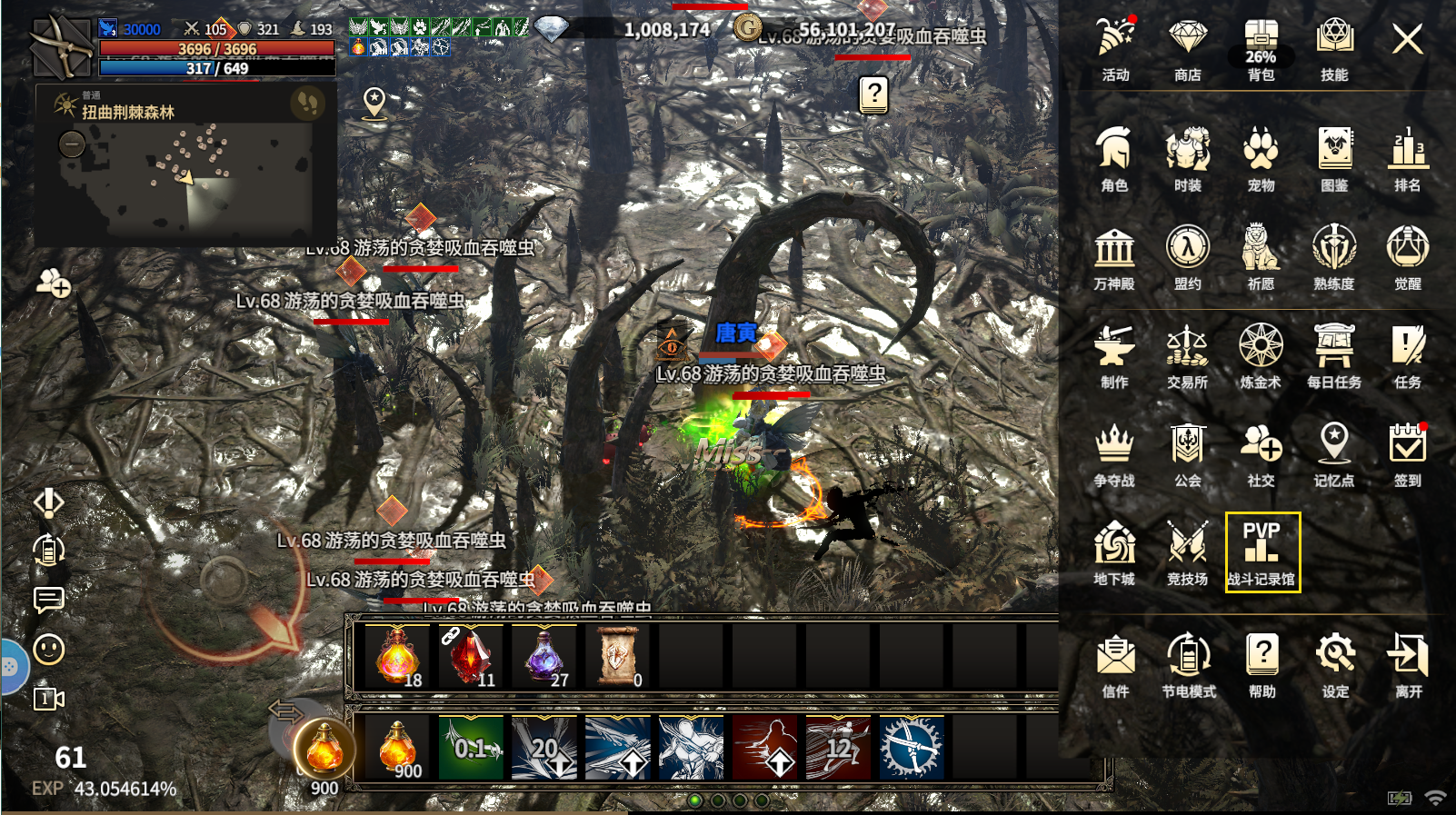Open the 背包 inventory bag
The height and width of the screenshot is (815, 1456).
1261,50
